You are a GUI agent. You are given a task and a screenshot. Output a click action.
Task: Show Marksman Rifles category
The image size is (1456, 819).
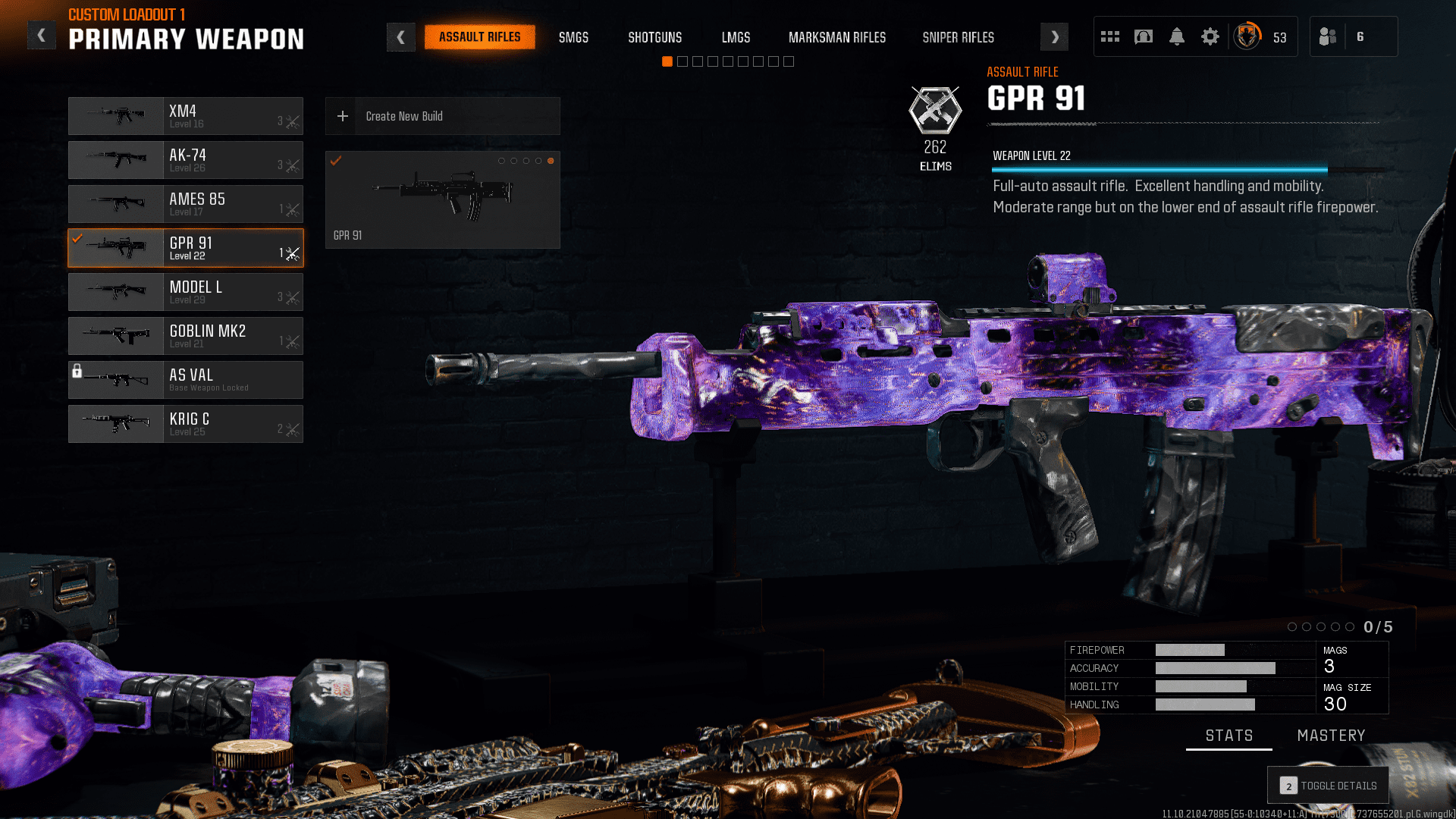point(836,37)
